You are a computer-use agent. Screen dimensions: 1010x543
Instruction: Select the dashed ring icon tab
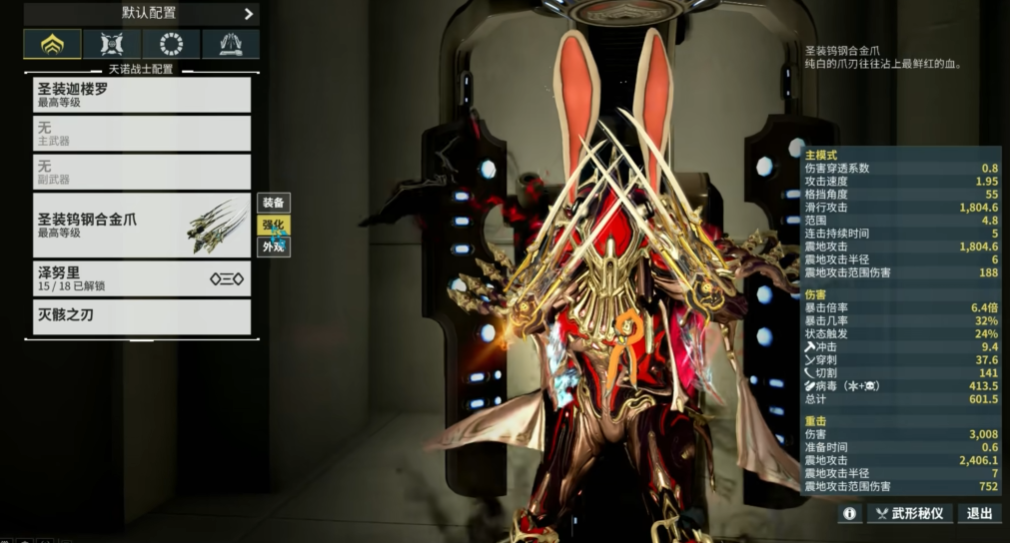[x=171, y=44]
